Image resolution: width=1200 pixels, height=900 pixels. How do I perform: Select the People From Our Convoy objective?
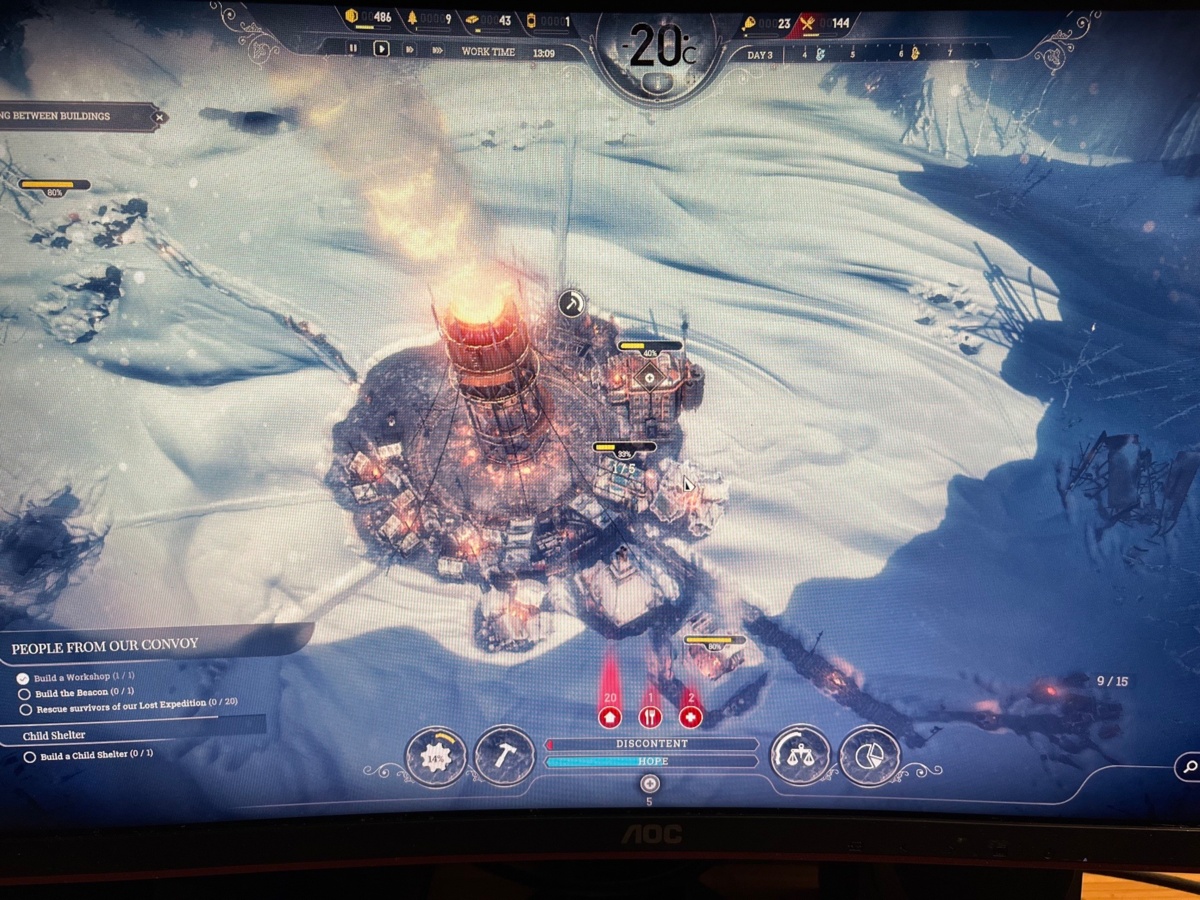point(105,648)
